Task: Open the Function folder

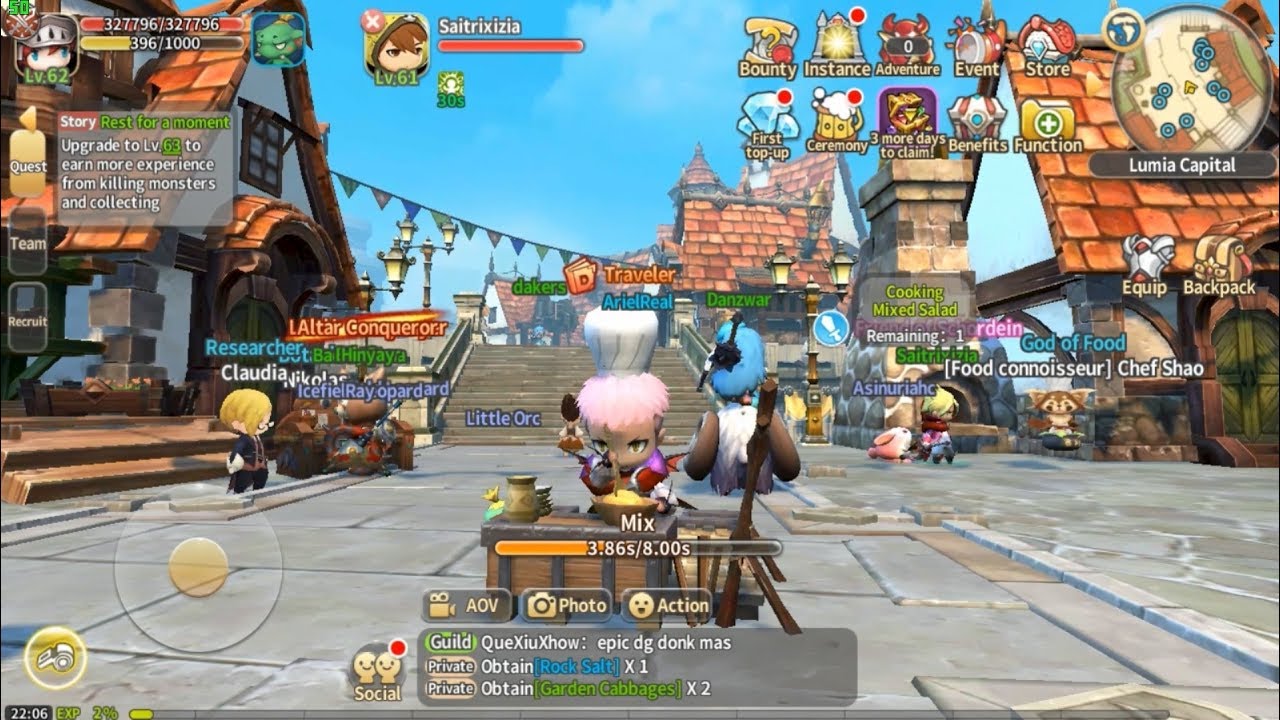Action: tap(1047, 124)
